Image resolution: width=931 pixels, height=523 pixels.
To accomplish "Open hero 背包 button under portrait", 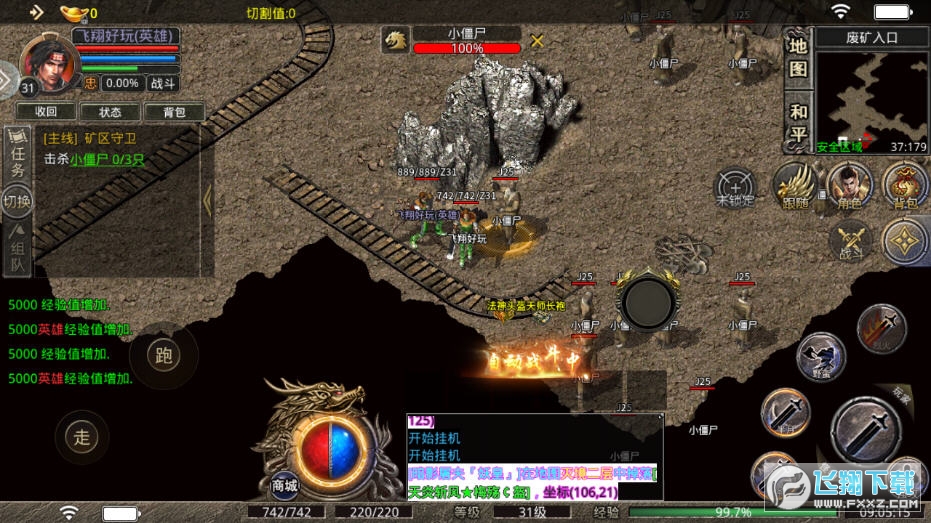I will click(x=173, y=111).
